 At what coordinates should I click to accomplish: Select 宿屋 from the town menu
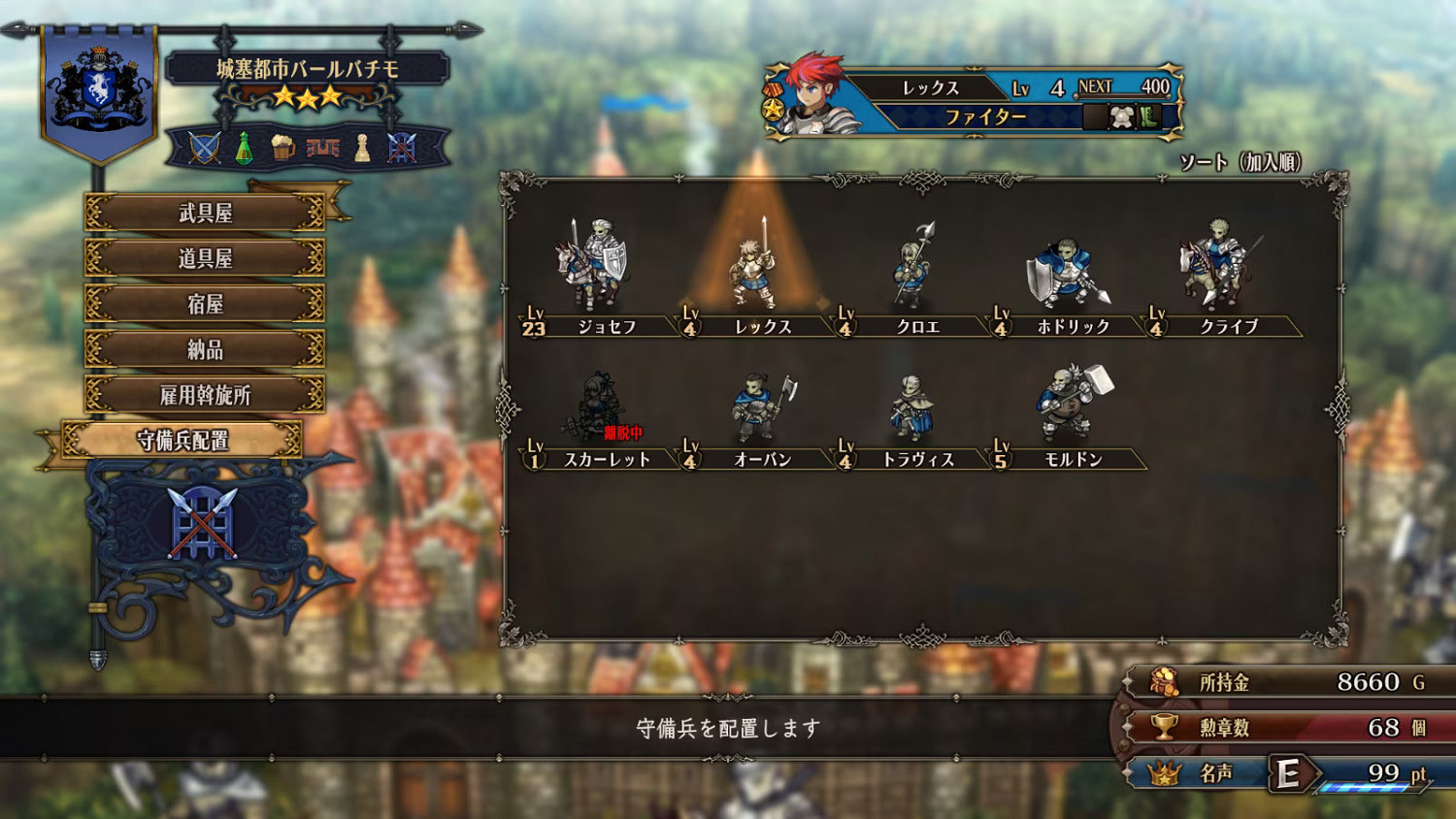click(x=205, y=303)
